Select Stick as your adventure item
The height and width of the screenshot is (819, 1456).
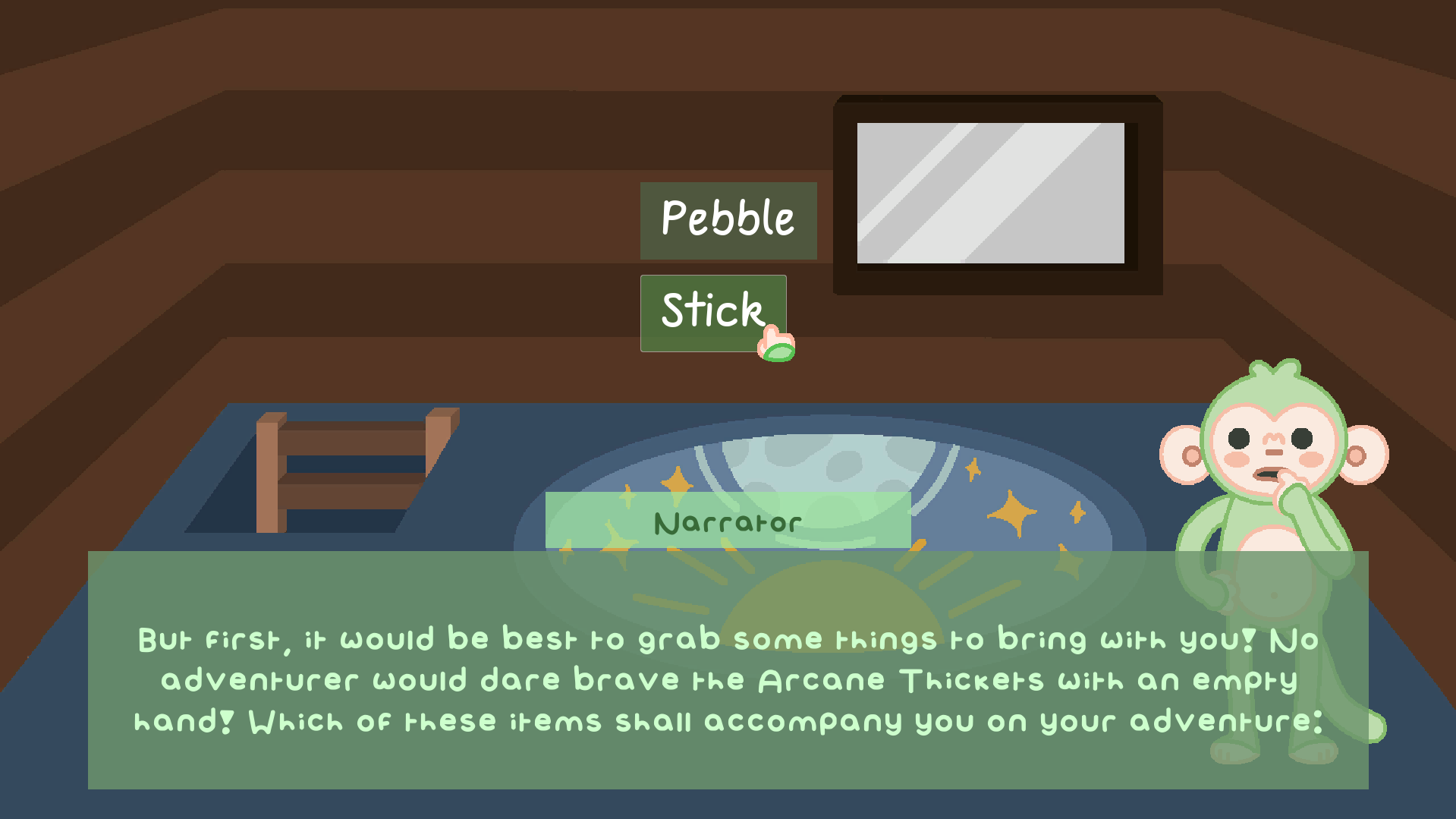[712, 312]
